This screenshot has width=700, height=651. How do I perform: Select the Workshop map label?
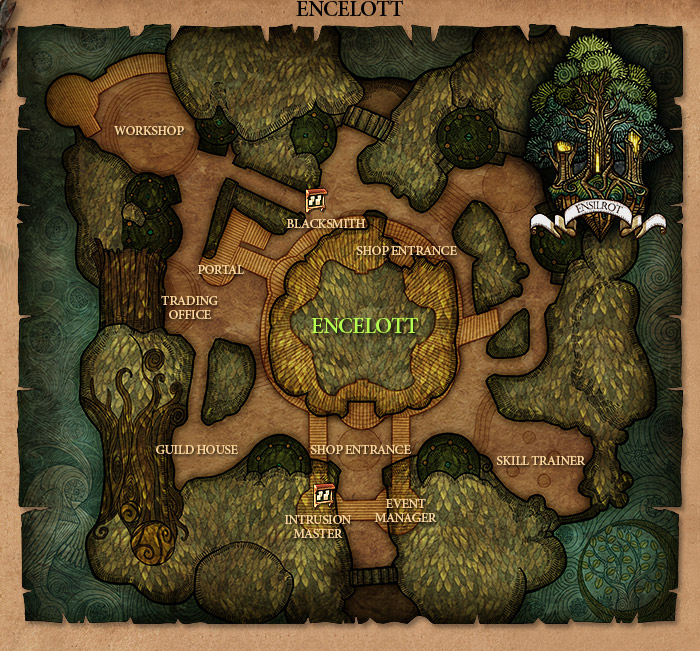(149, 131)
